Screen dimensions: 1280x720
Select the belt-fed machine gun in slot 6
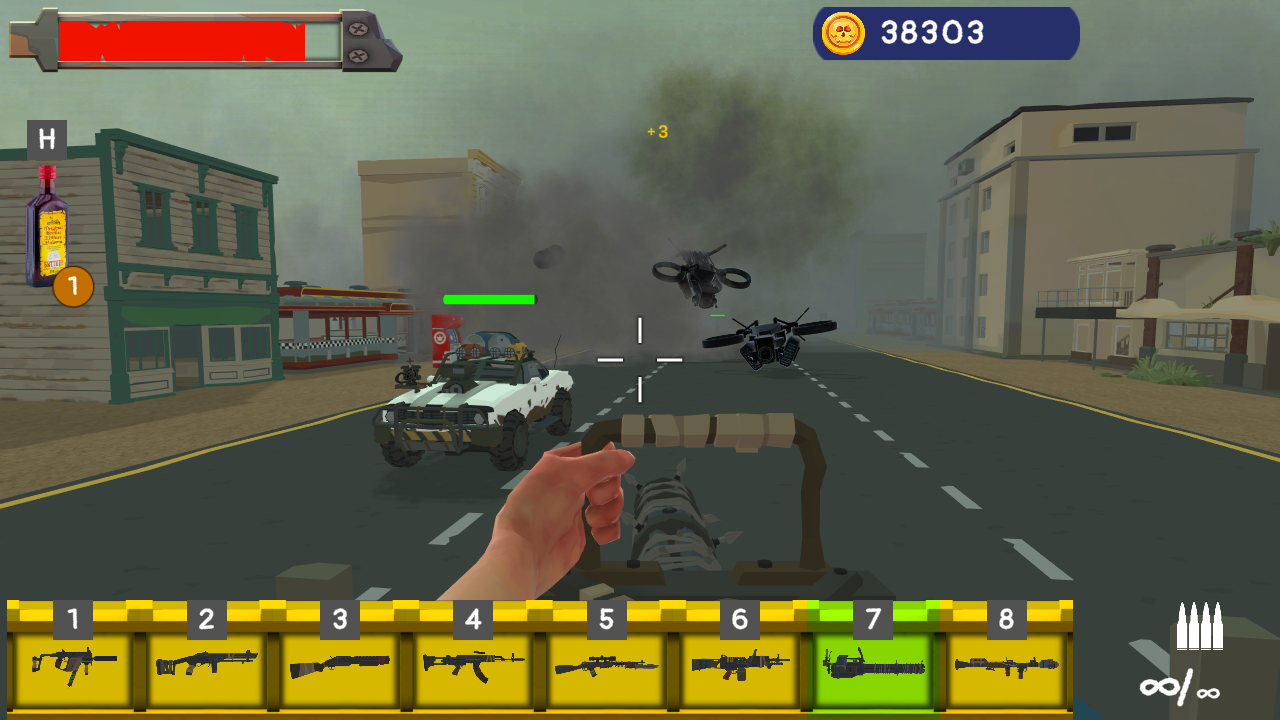pos(738,665)
